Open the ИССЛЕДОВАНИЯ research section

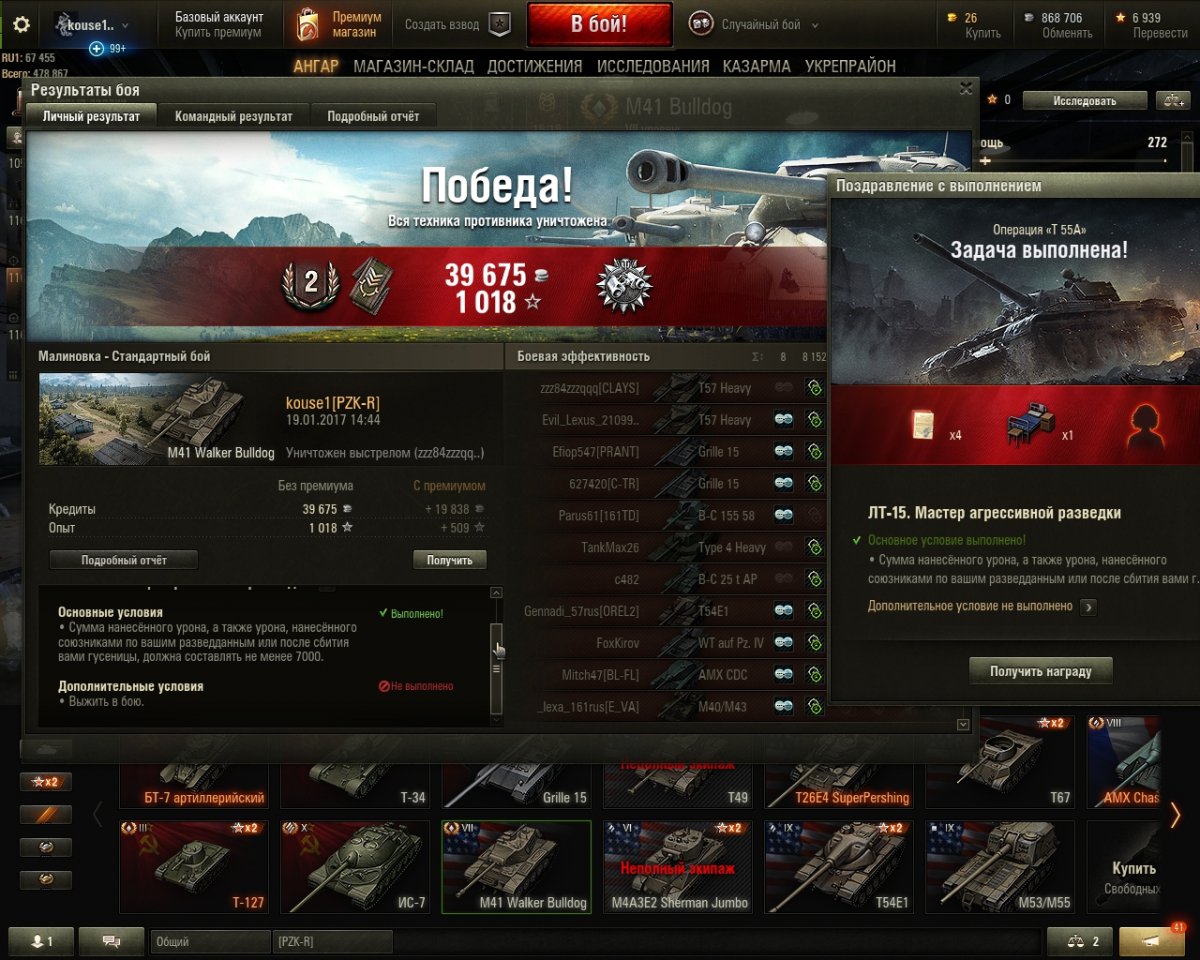[x=653, y=66]
